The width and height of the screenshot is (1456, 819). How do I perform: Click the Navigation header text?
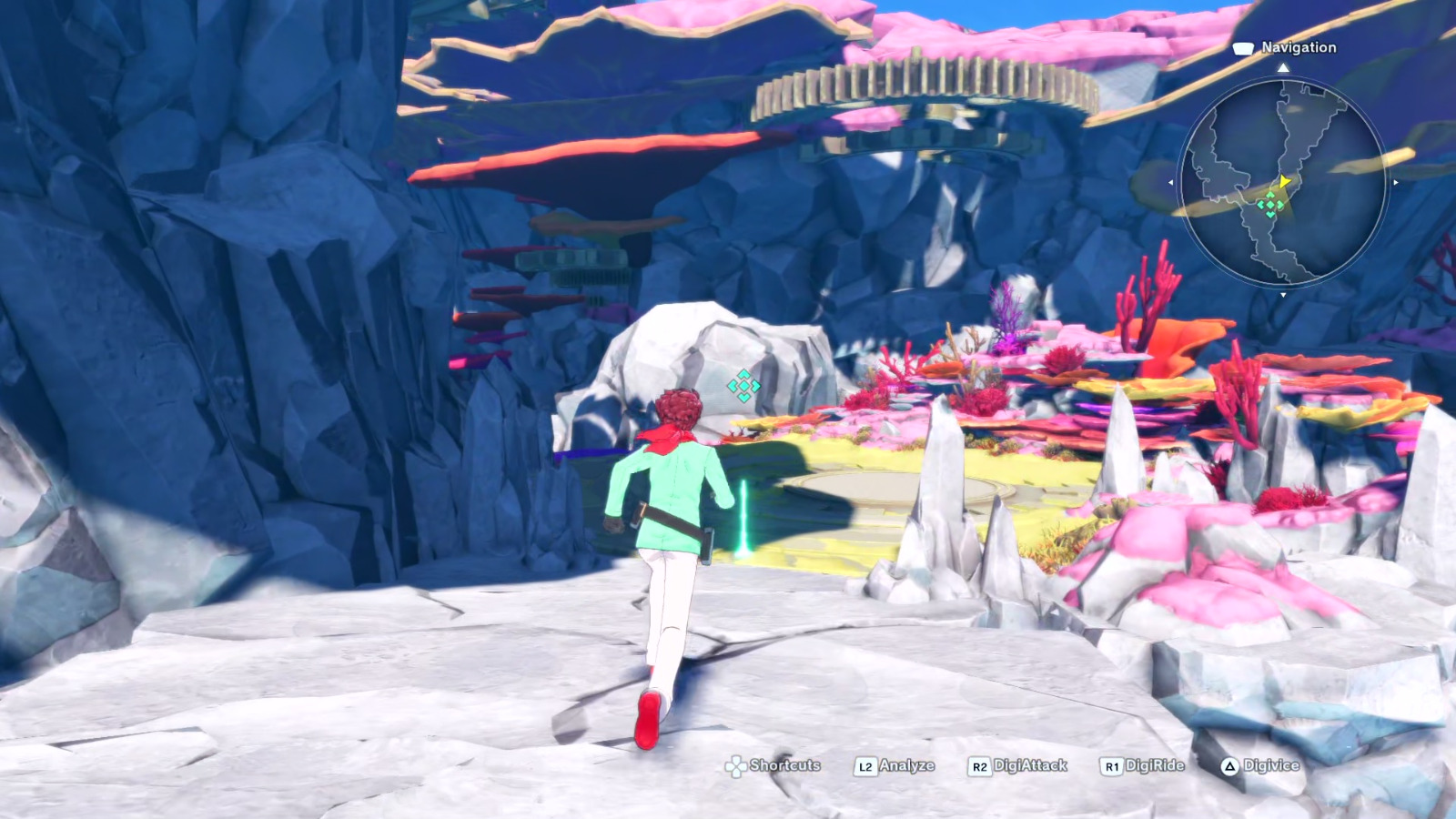point(1299,48)
